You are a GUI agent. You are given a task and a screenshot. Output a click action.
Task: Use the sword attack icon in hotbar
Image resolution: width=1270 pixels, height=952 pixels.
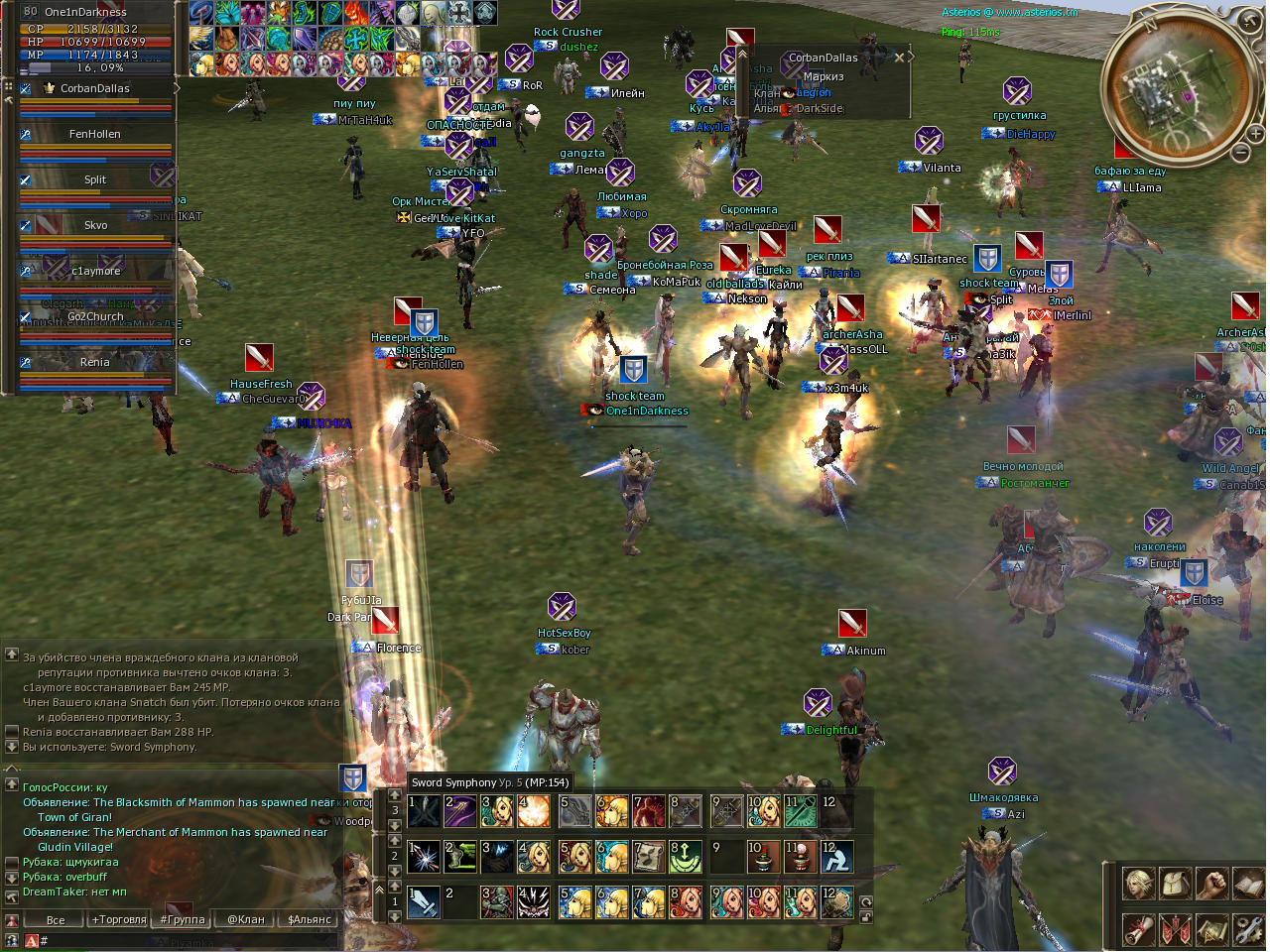tap(424, 901)
